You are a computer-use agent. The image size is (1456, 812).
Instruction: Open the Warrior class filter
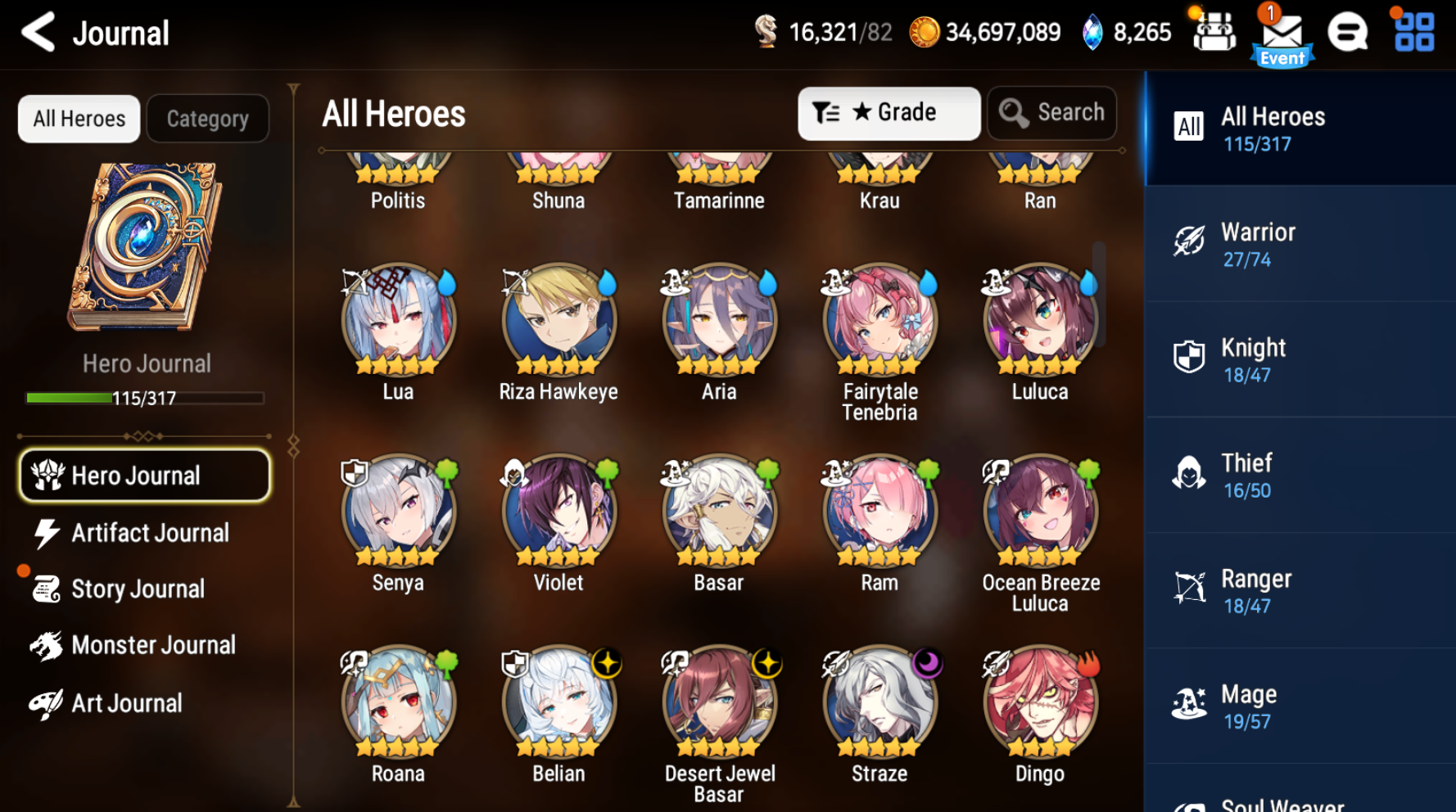[1300, 243]
